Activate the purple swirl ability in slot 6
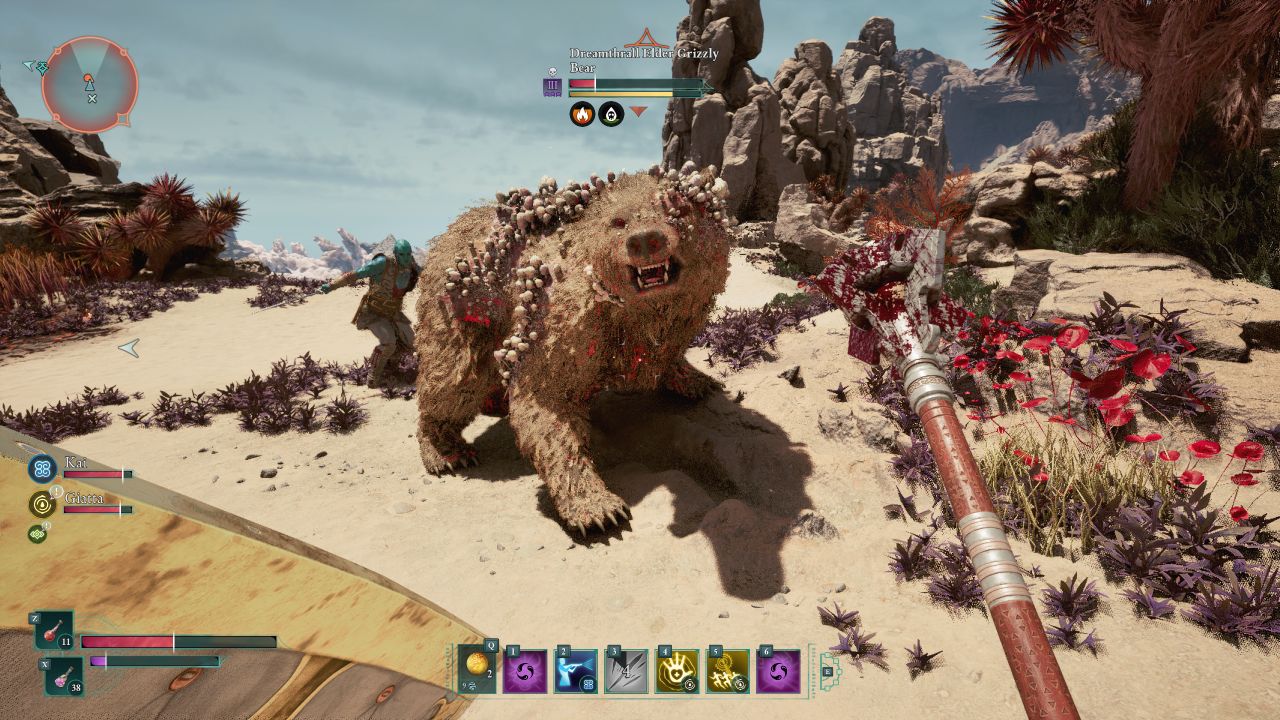The height and width of the screenshot is (720, 1280). click(x=778, y=671)
